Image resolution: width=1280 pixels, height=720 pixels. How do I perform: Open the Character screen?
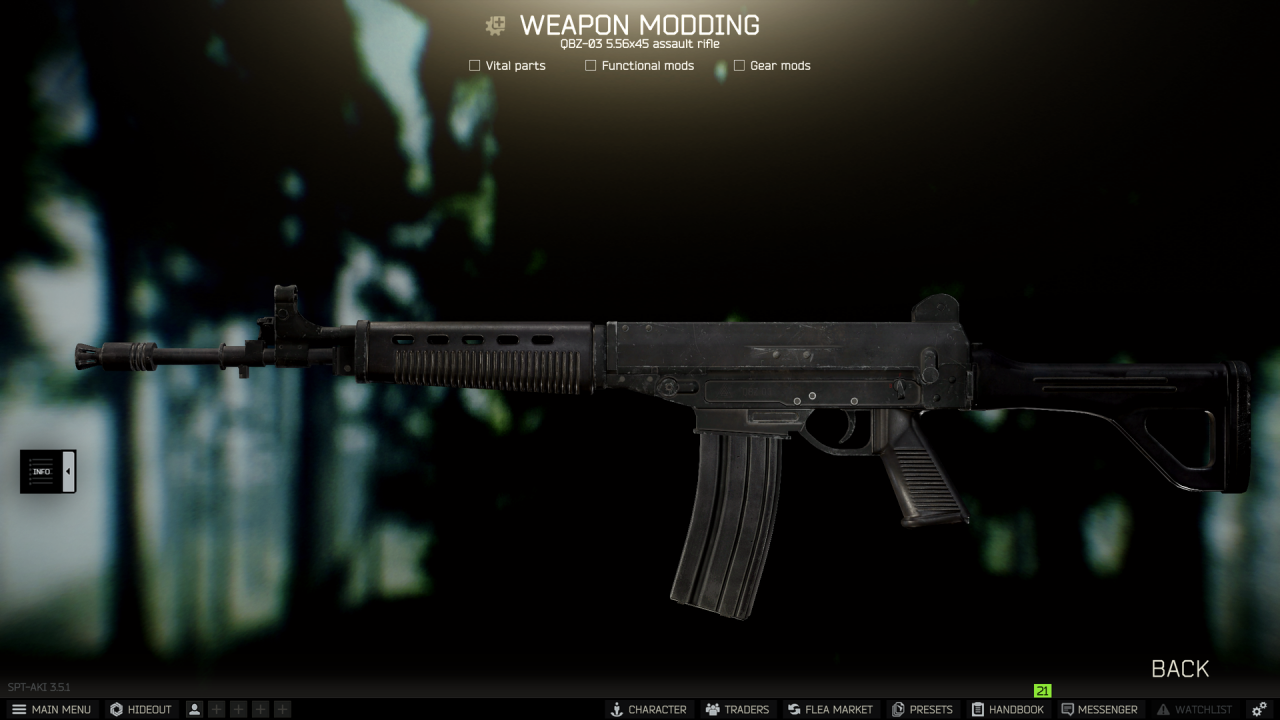pyautogui.click(x=648, y=709)
